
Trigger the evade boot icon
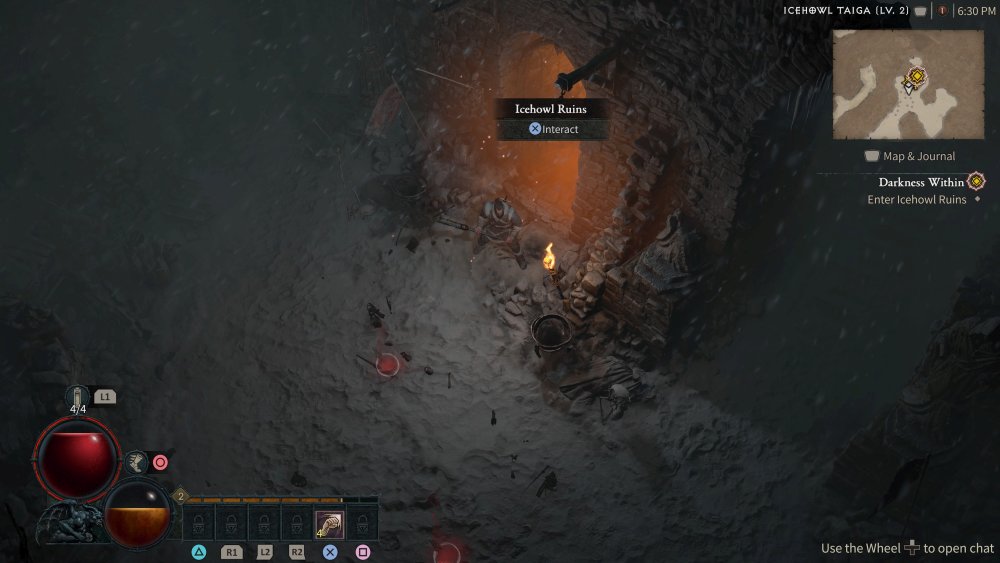pyautogui.click(x=136, y=461)
